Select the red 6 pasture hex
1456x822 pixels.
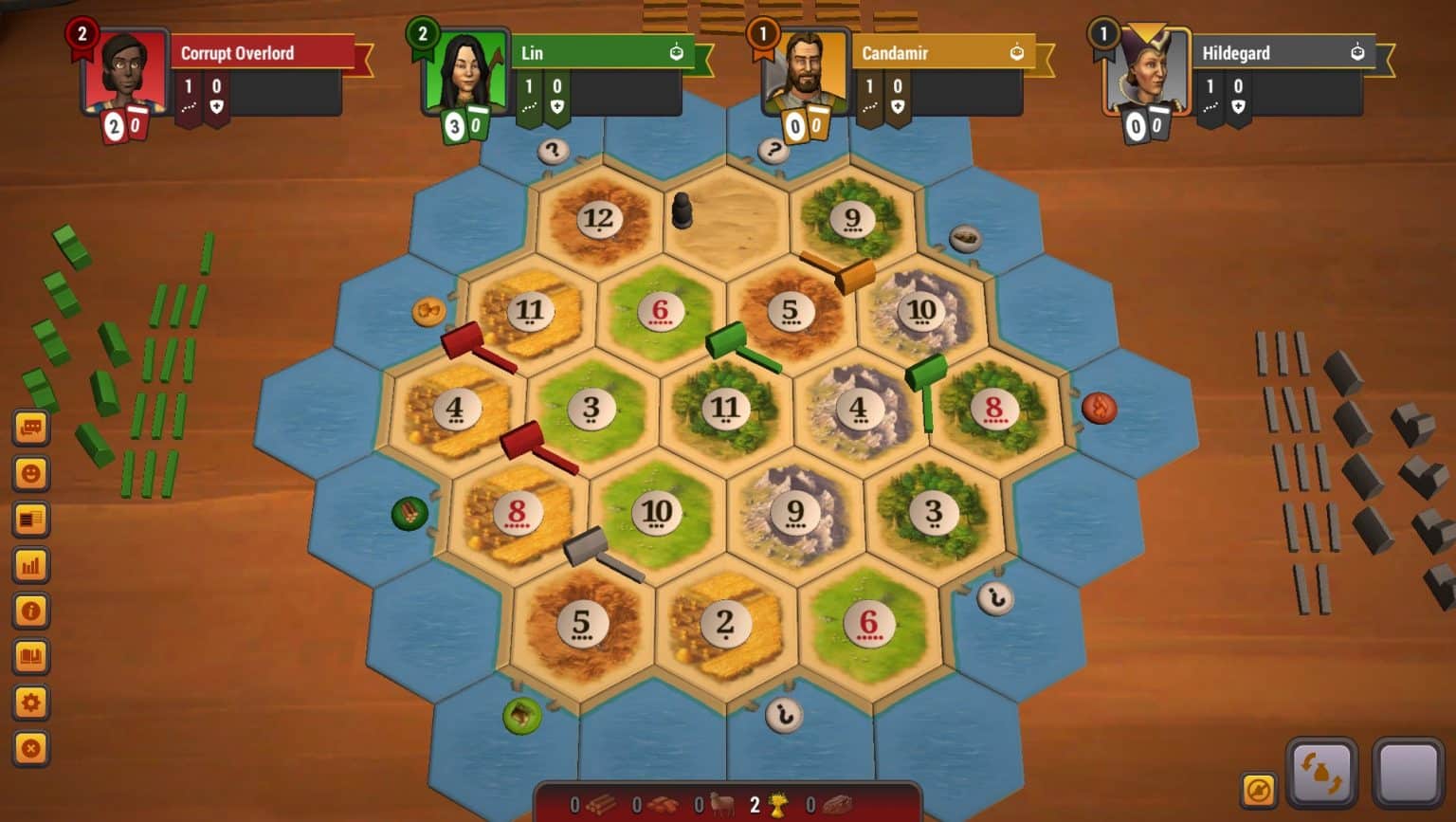(660, 309)
